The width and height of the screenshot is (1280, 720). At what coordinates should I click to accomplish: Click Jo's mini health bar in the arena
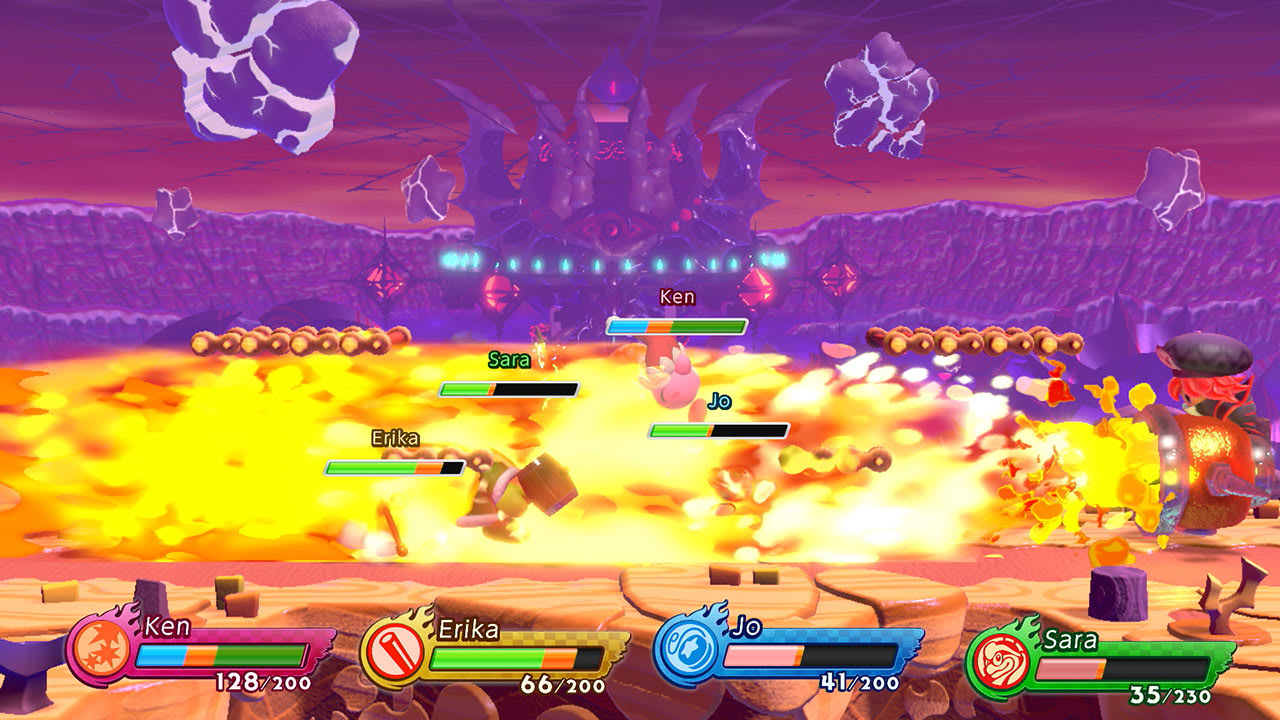(x=720, y=431)
